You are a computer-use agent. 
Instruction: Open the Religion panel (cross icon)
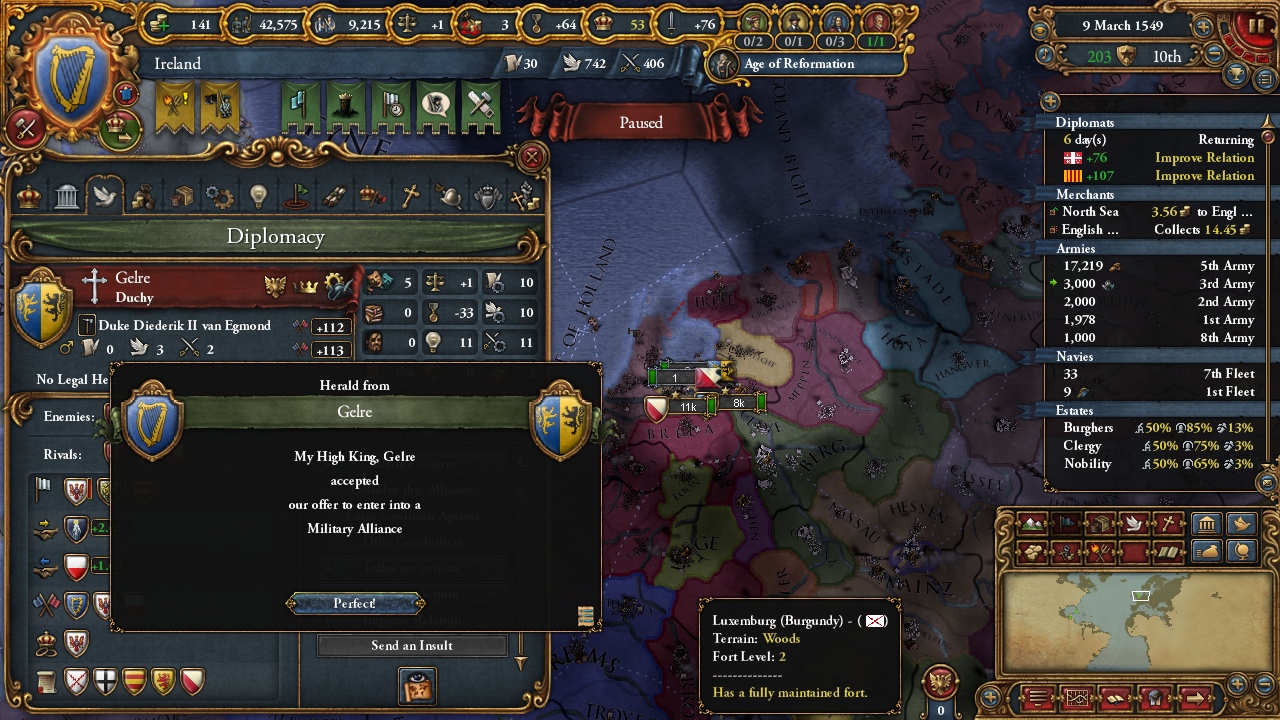[411, 196]
